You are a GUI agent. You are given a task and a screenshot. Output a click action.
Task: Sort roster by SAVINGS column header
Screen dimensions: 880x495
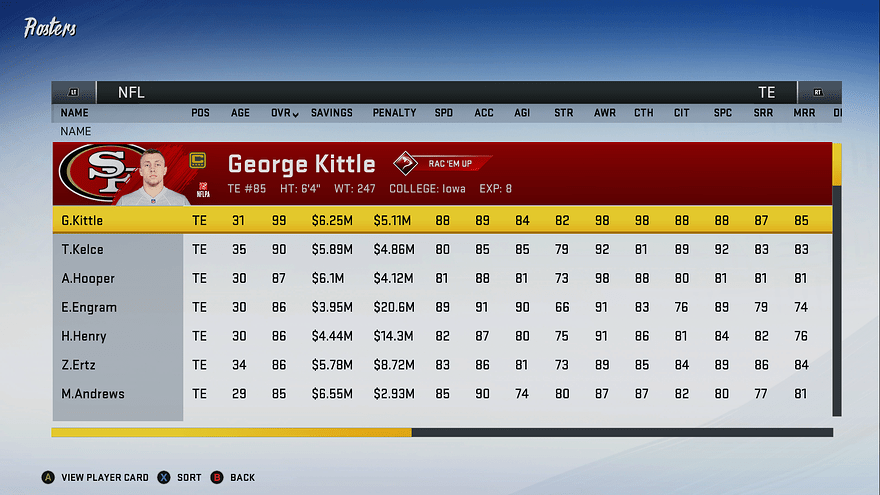pos(331,113)
